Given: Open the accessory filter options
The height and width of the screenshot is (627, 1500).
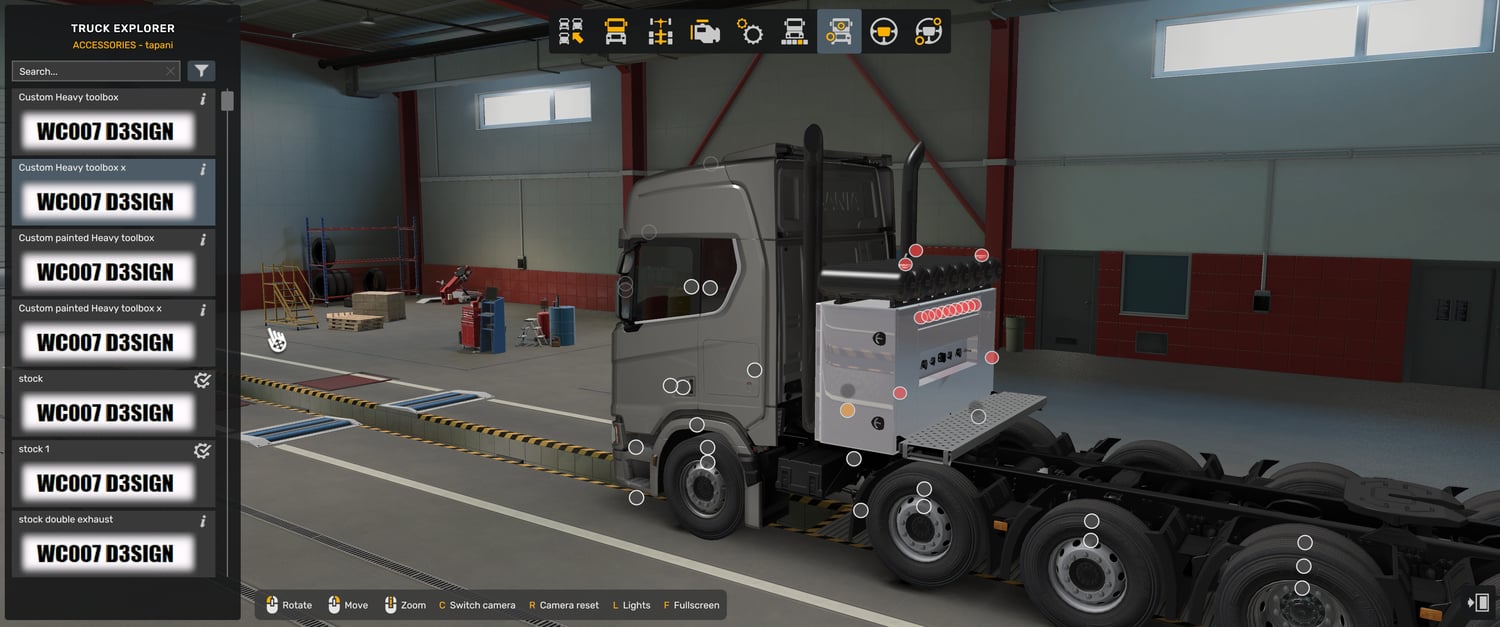Looking at the screenshot, I should click(201, 71).
